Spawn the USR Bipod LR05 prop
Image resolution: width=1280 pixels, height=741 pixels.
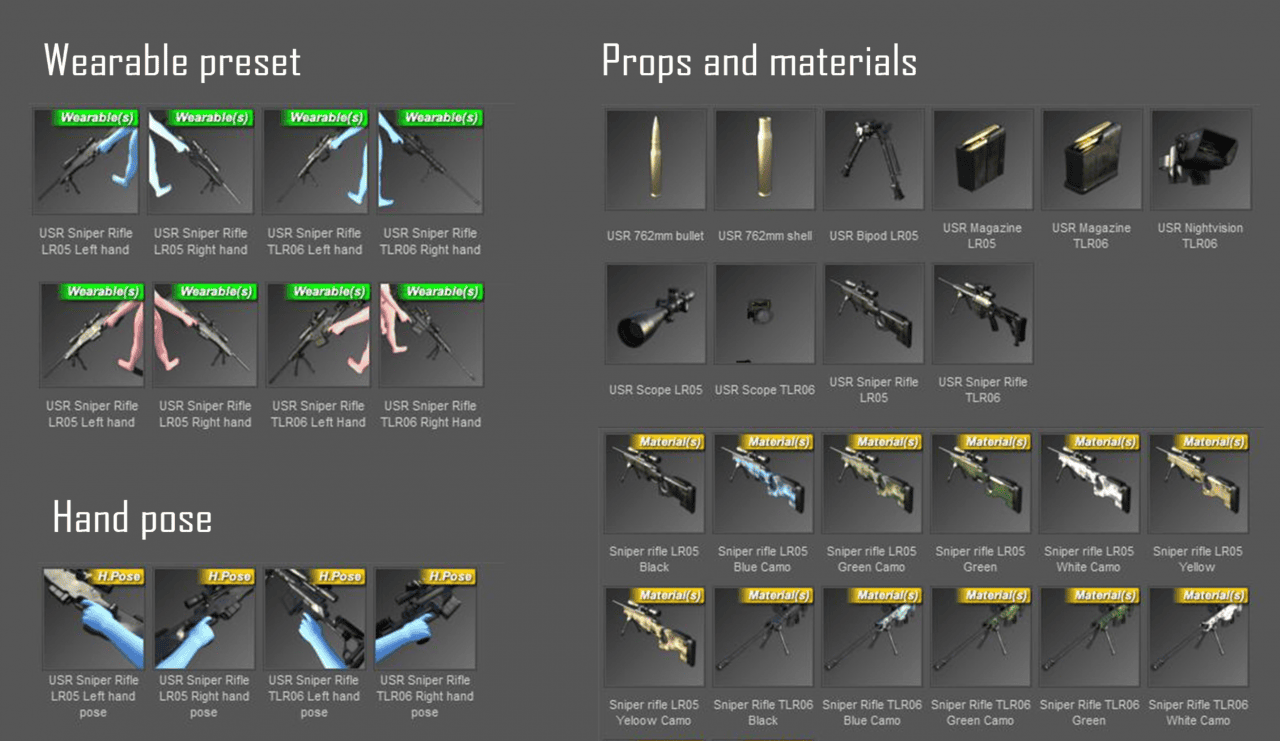[x=873, y=159]
